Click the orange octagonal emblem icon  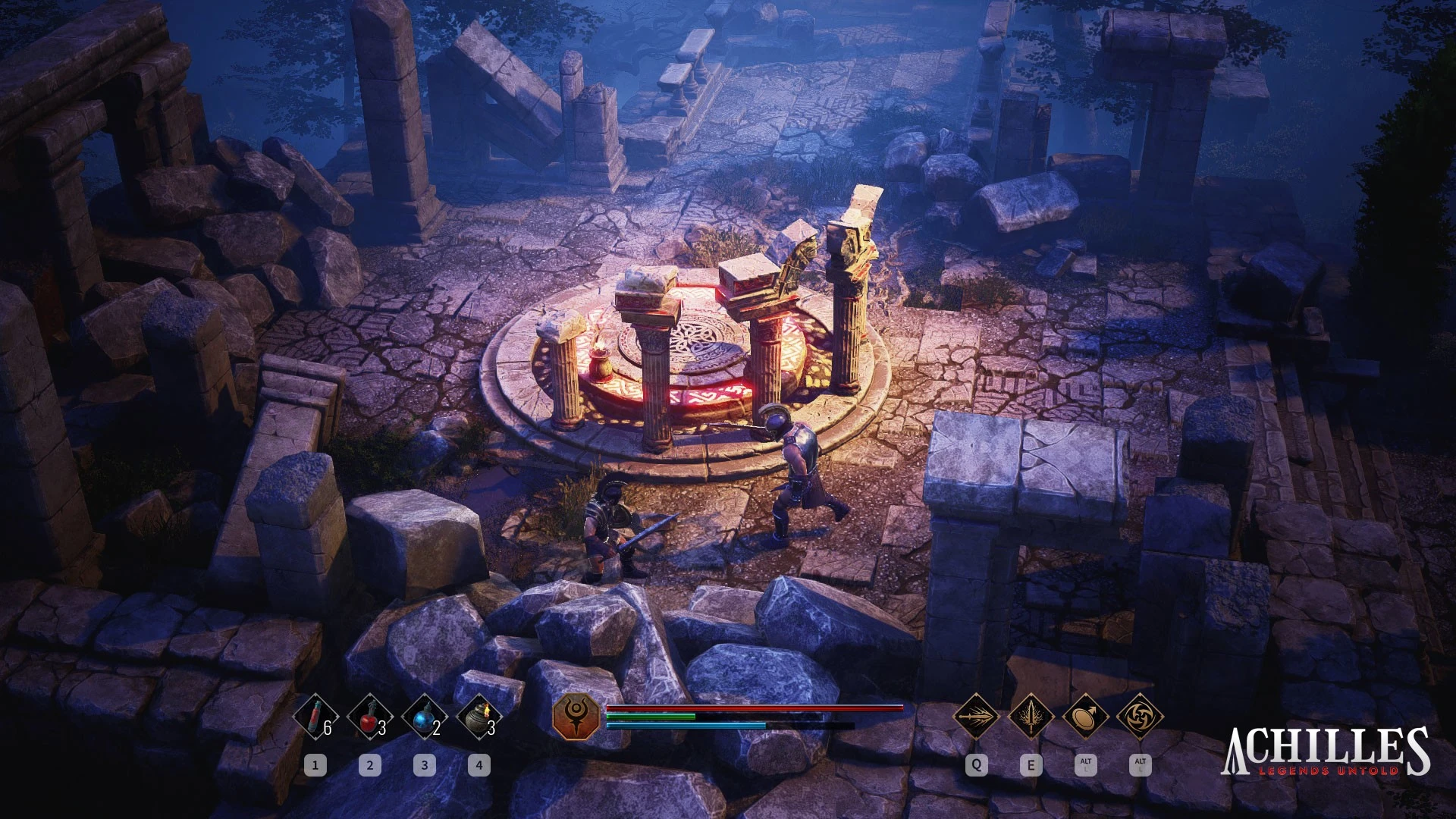pyautogui.click(x=576, y=717)
